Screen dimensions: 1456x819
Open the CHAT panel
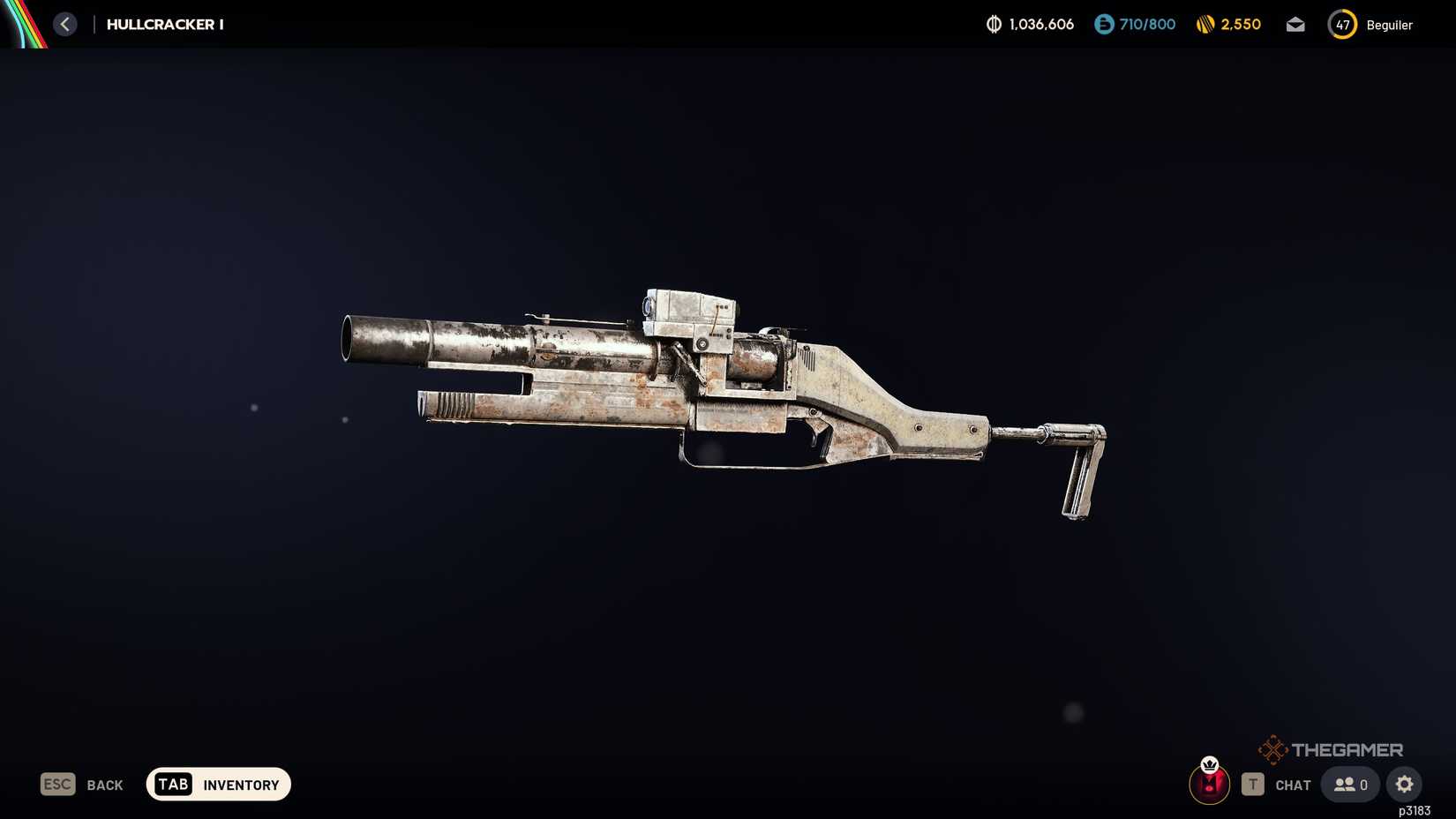[1293, 784]
